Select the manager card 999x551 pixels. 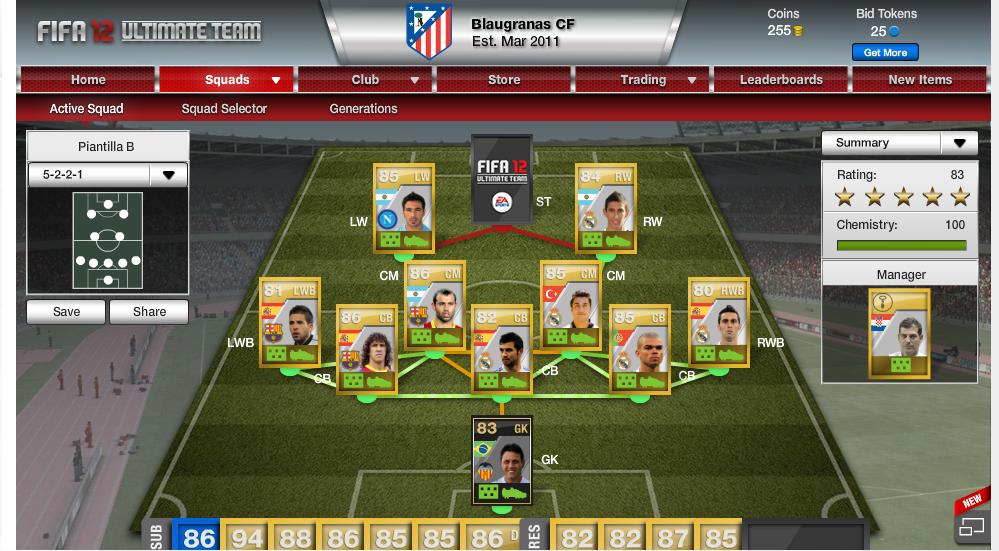(899, 333)
